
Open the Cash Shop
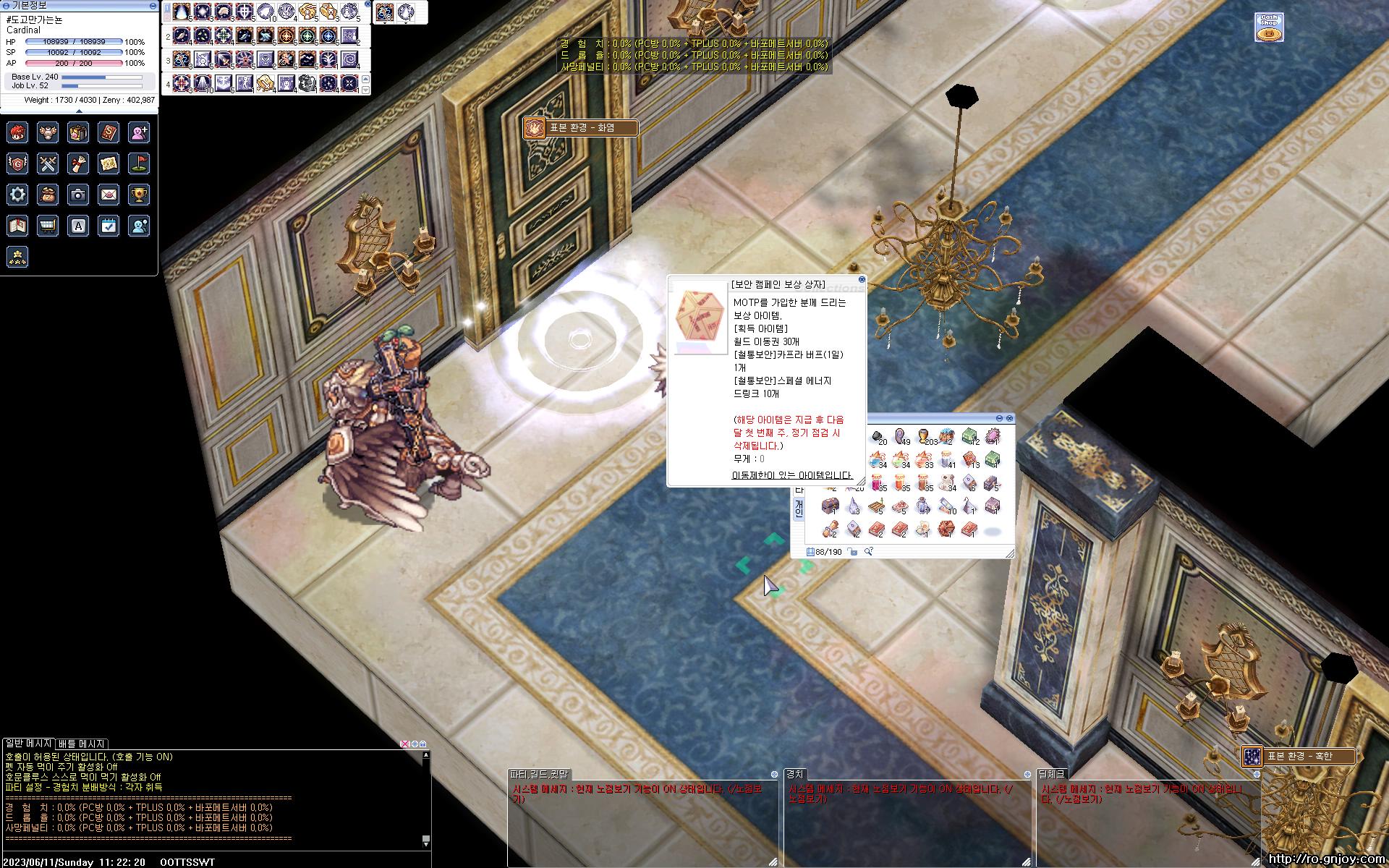(1268, 27)
